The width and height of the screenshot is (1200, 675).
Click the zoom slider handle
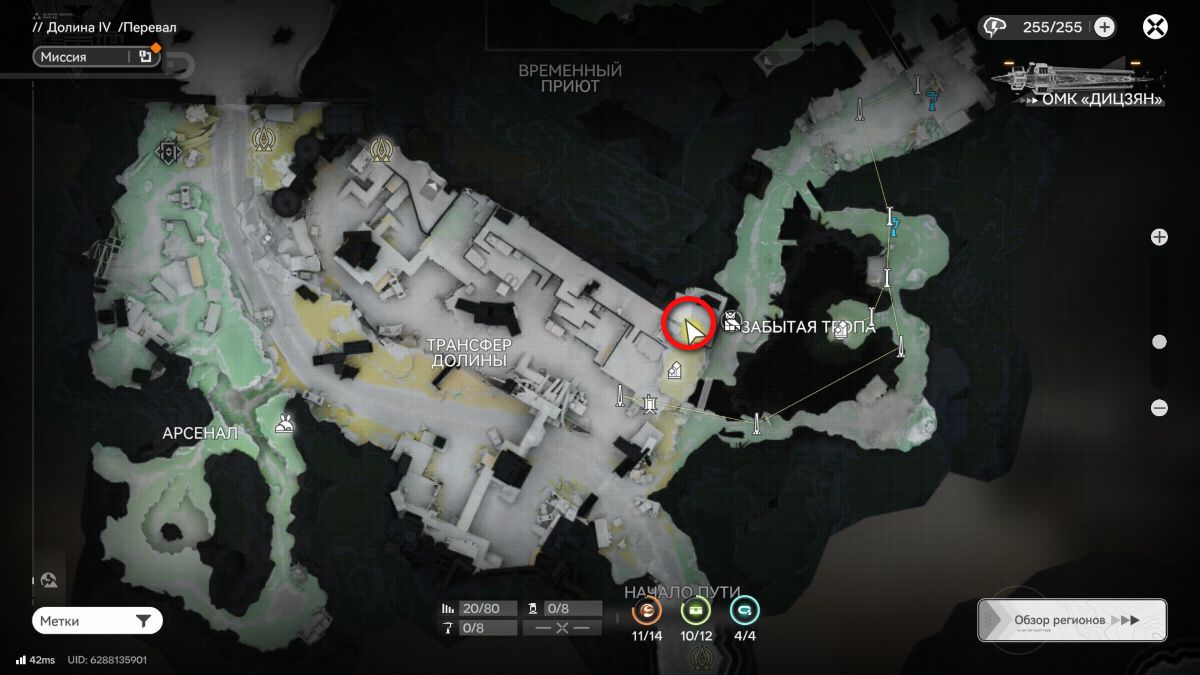[1159, 342]
